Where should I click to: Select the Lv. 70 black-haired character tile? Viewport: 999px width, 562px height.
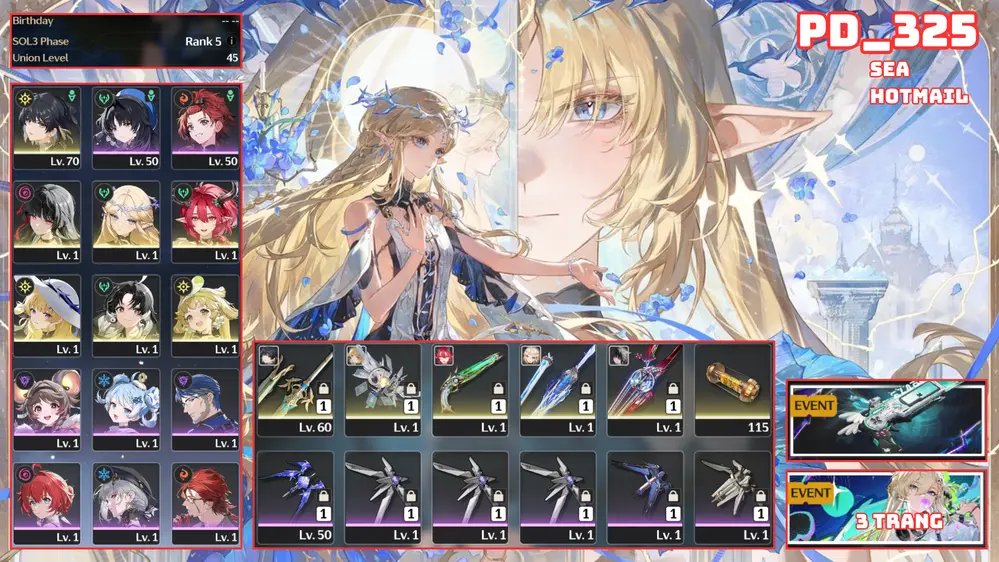click(48, 128)
